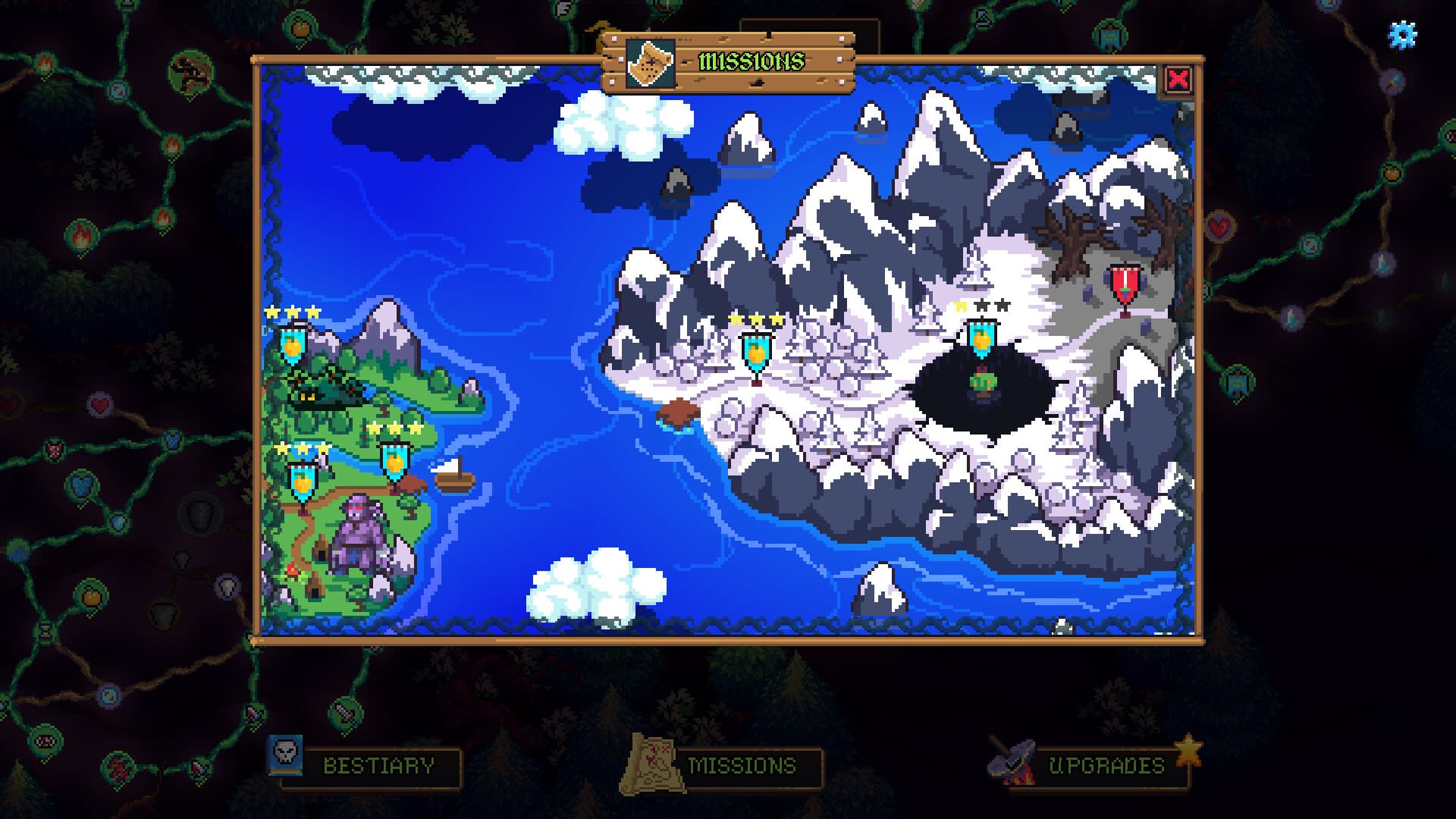Screen dimensions: 1456x819
Task: Click the scroll map icon beside Missions
Action: pos(653,764)
